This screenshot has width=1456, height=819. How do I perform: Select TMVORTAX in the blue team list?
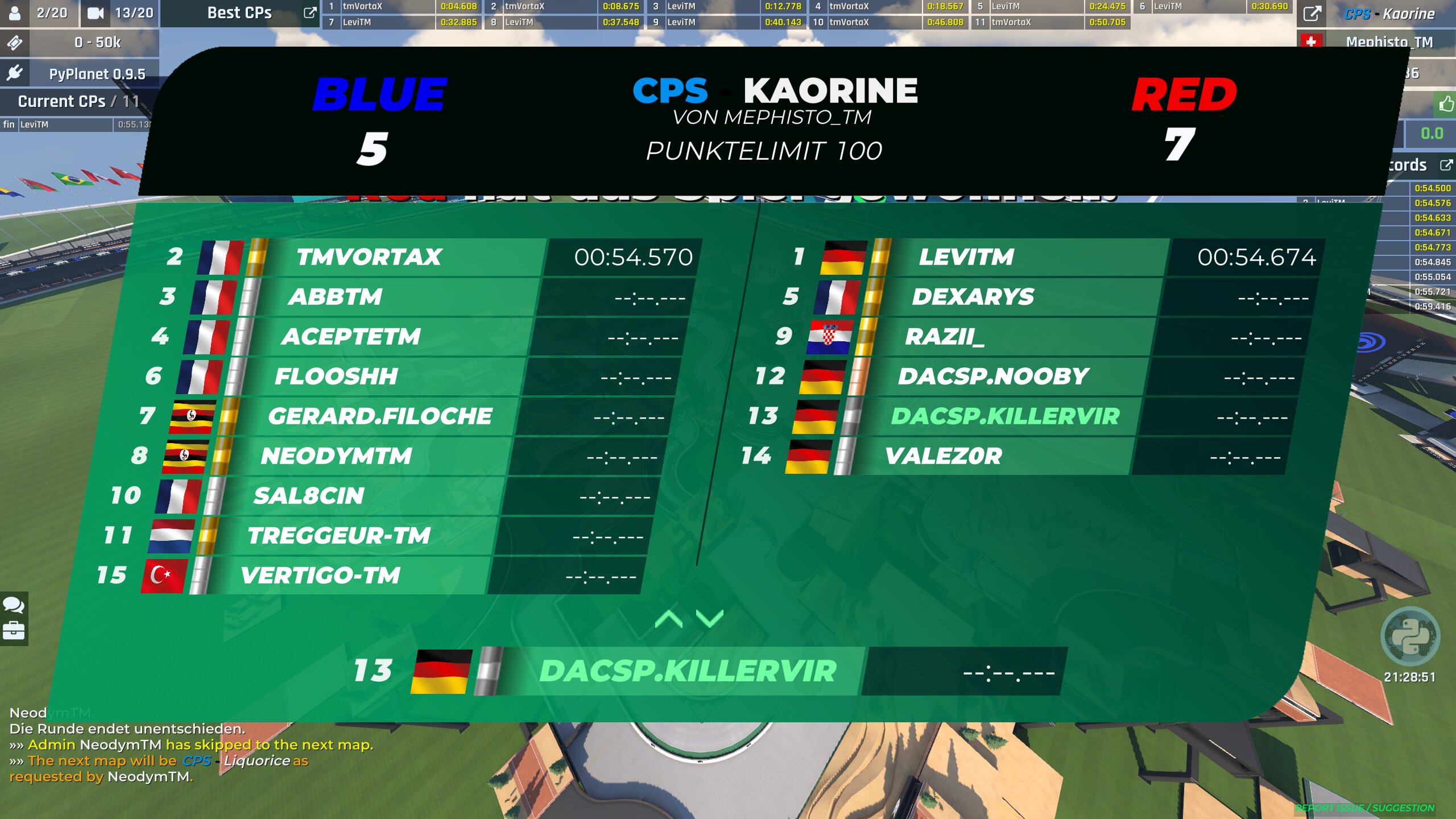[369, 257]
